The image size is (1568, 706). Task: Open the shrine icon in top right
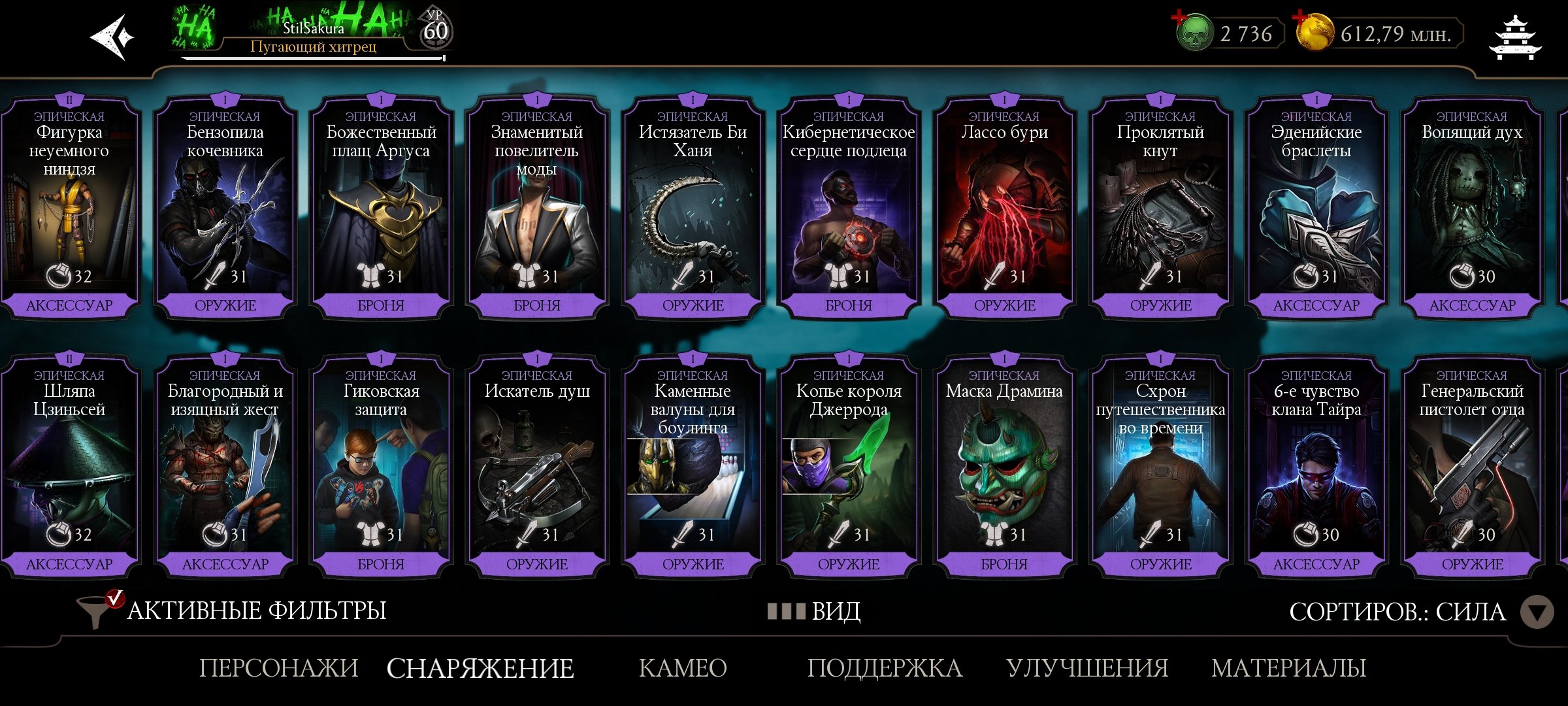(x=1514, y=37)
